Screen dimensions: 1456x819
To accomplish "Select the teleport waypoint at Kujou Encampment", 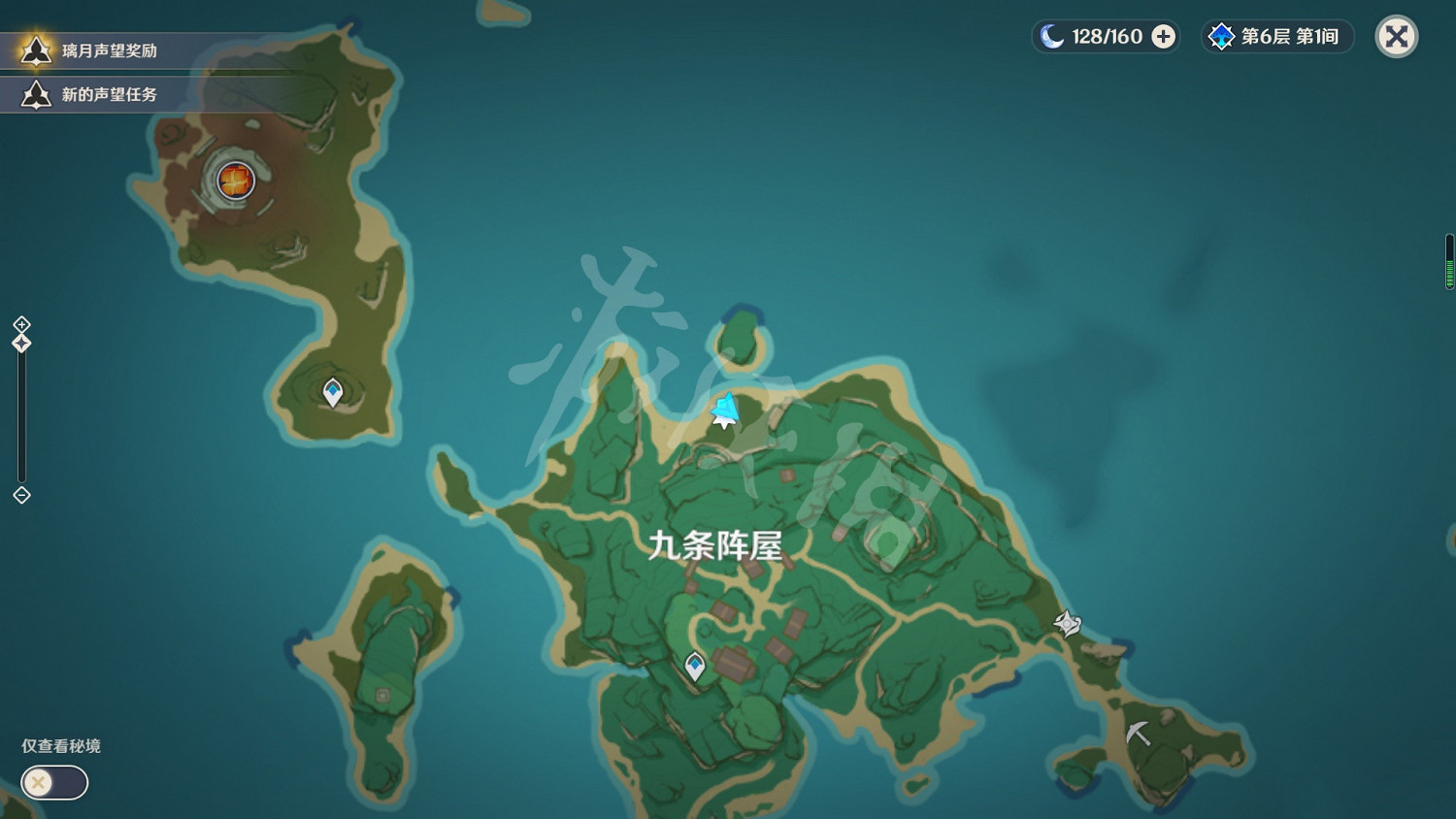I will 695,664.
